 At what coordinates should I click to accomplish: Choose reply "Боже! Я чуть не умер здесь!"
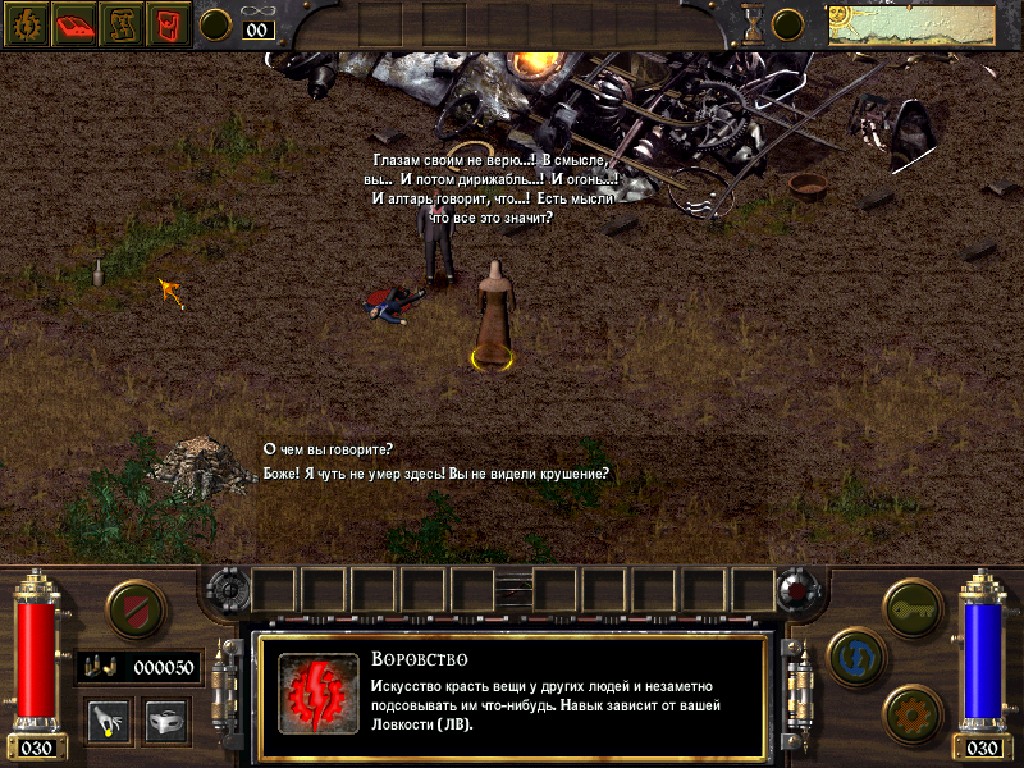click(436, 474)
